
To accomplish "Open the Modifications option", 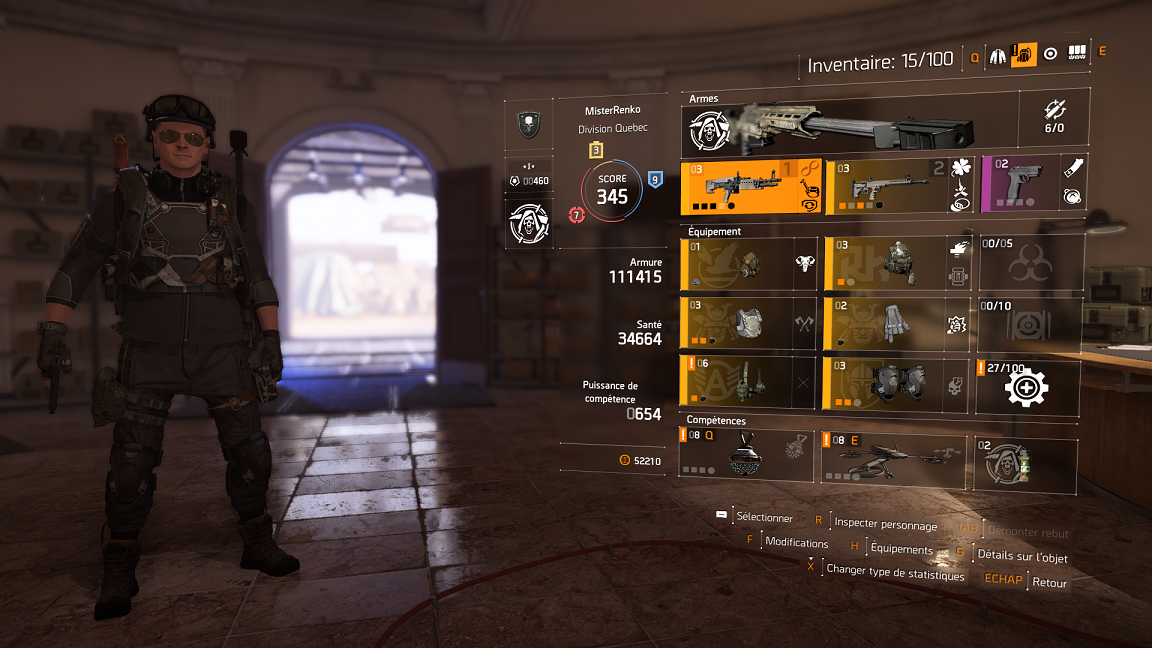I will pos(796,543).
